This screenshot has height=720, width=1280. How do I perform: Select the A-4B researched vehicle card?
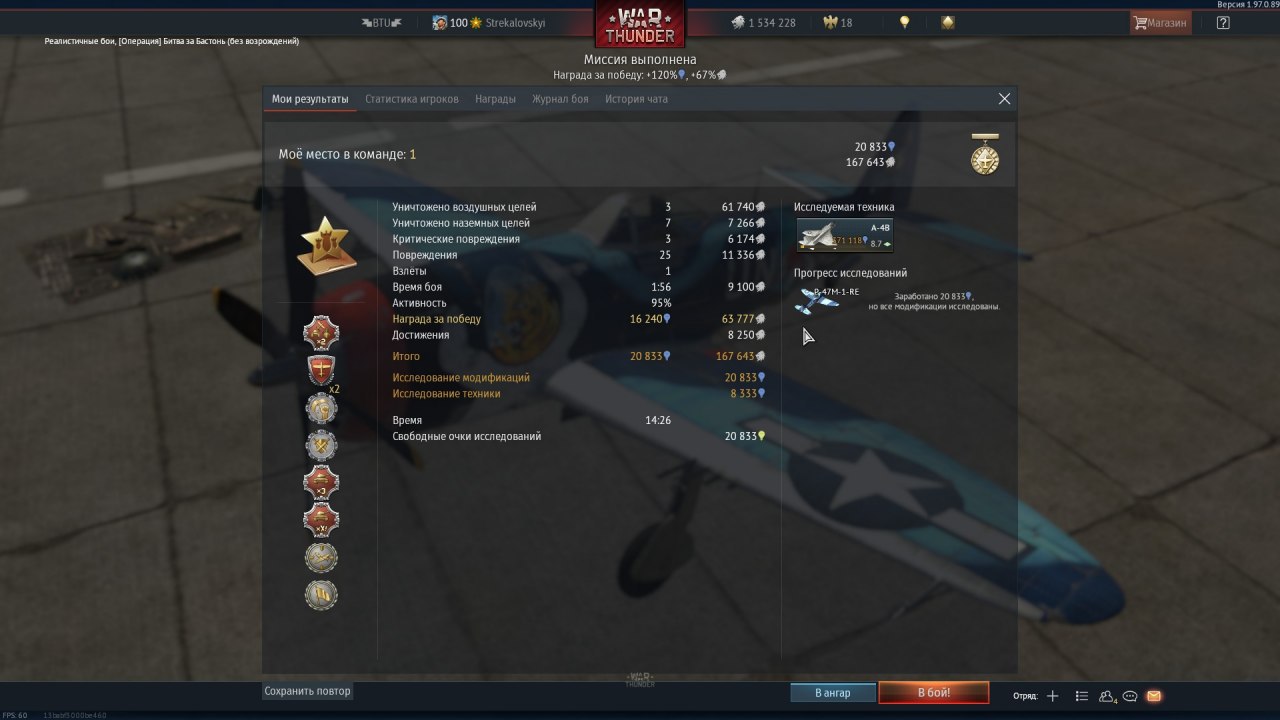844,236
